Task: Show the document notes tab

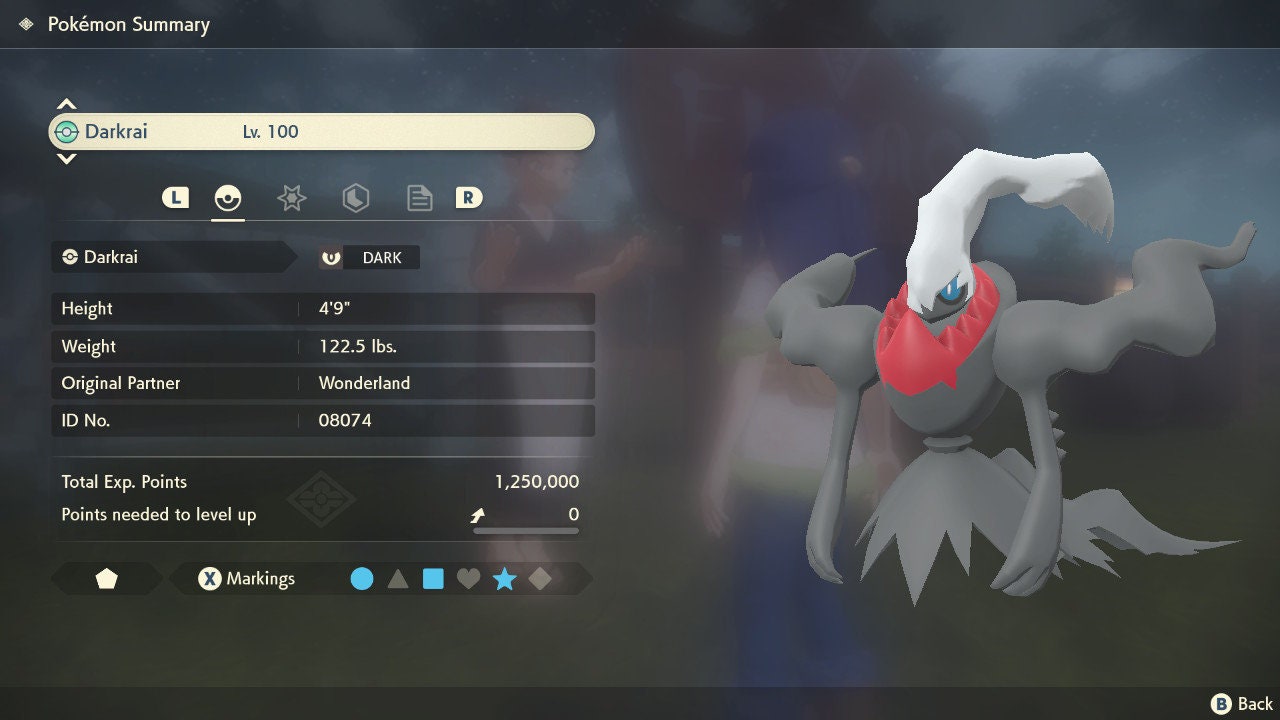Action: (x=419, y=198)
